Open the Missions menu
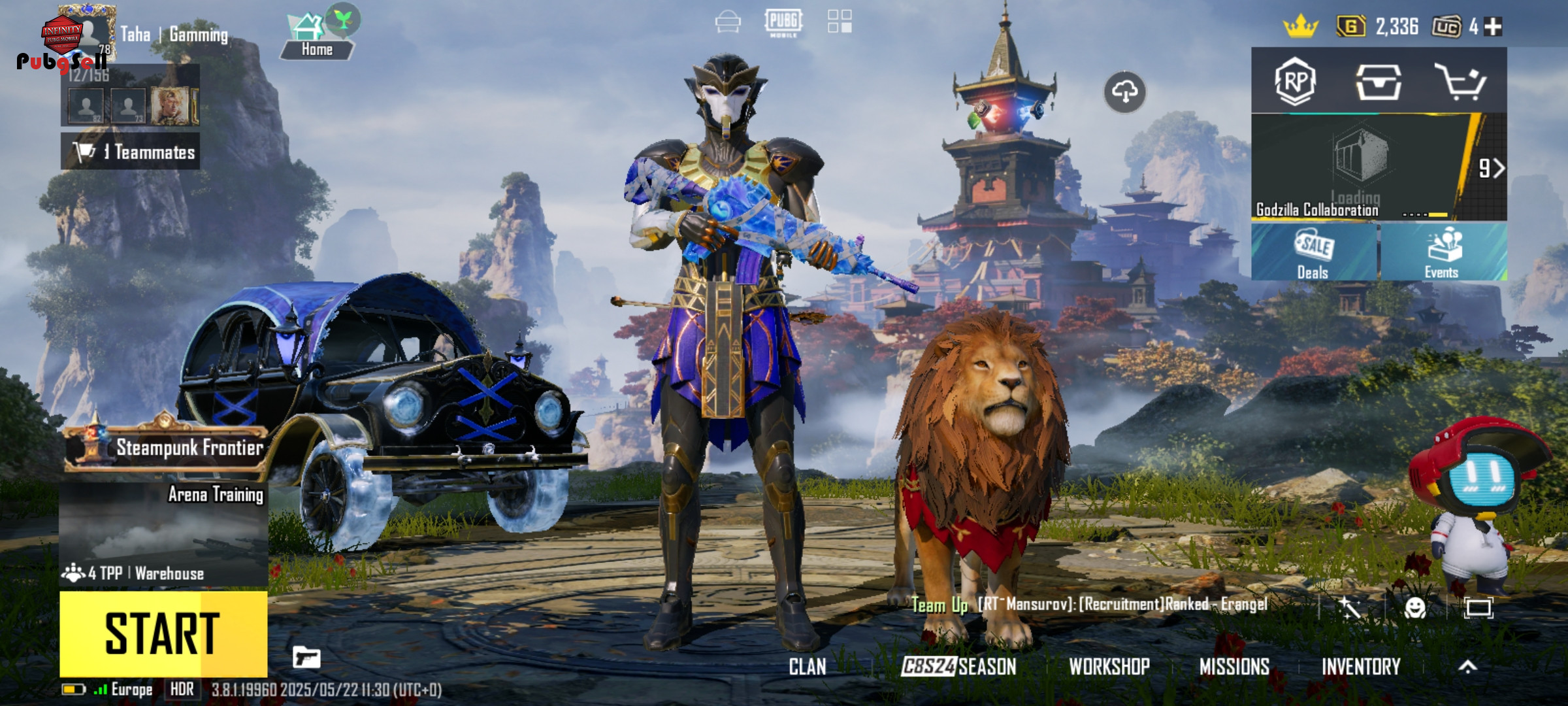Image resolution: width=1568 pixels, height=706 pixels. click(x=1234, y=667)
